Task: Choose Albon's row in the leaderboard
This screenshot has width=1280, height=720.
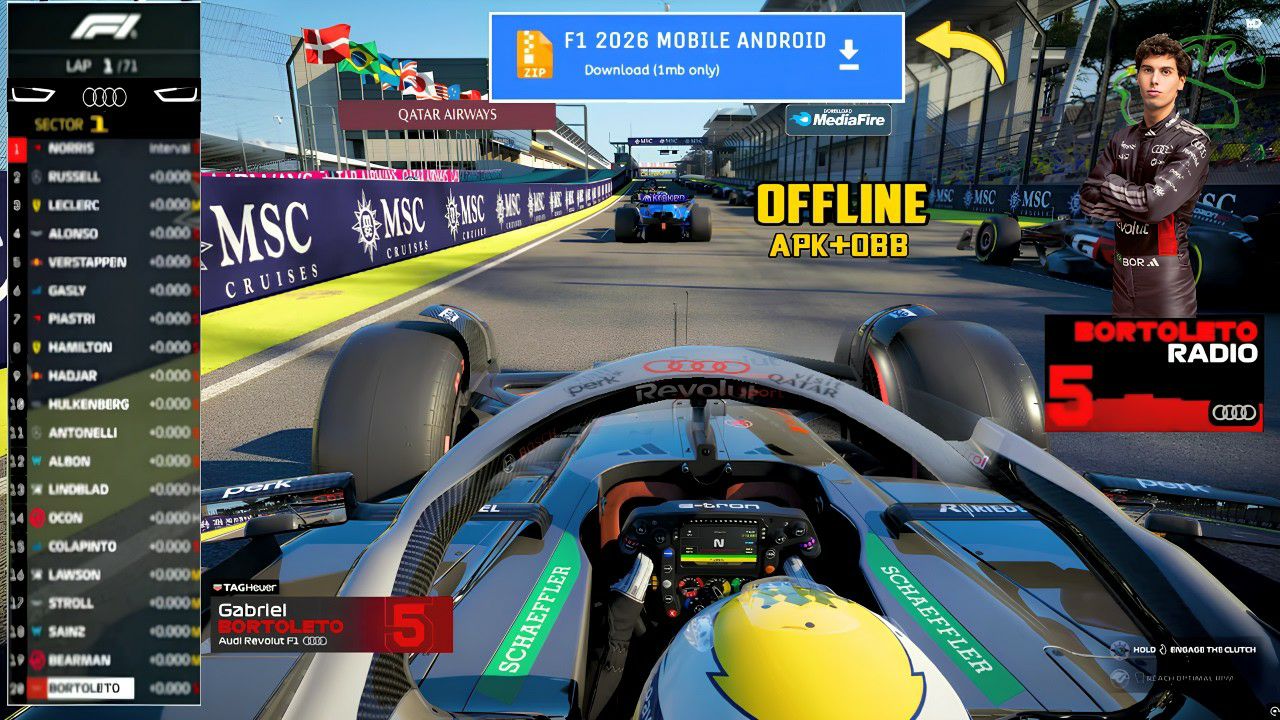Action: [100, 461]
